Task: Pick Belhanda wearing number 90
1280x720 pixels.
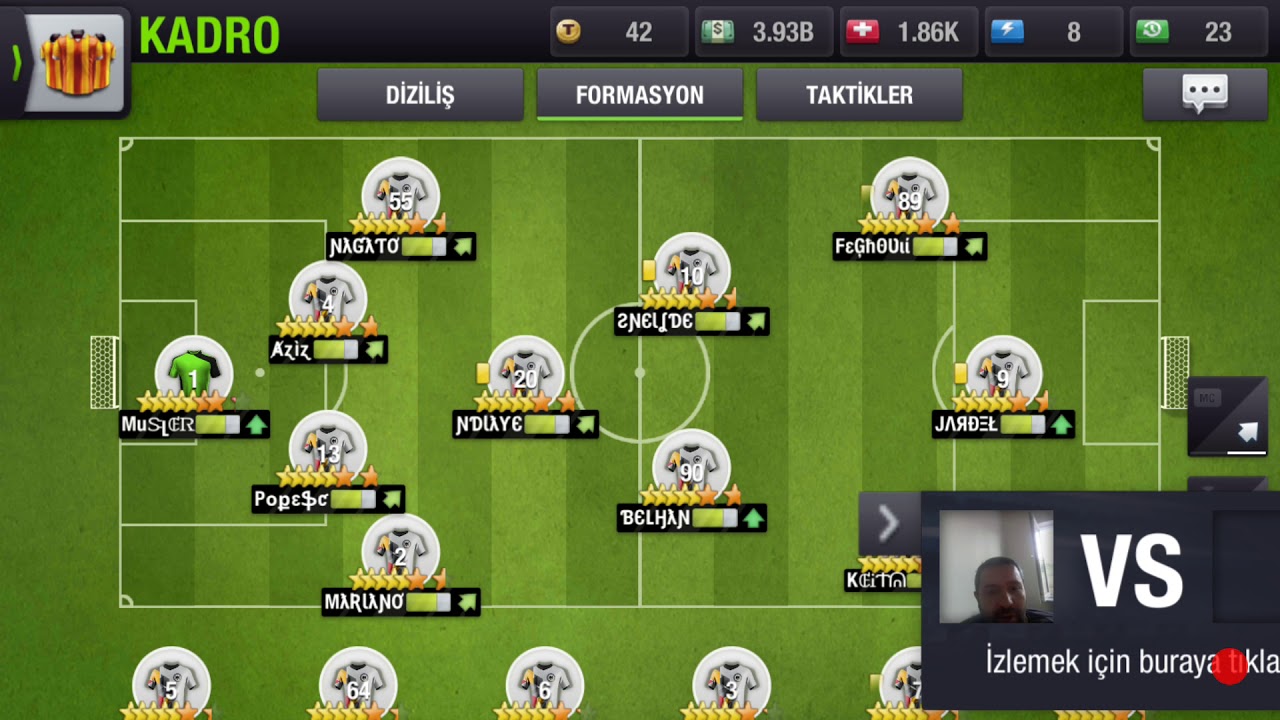Action: pyautogui.click(x=691, y=470)
